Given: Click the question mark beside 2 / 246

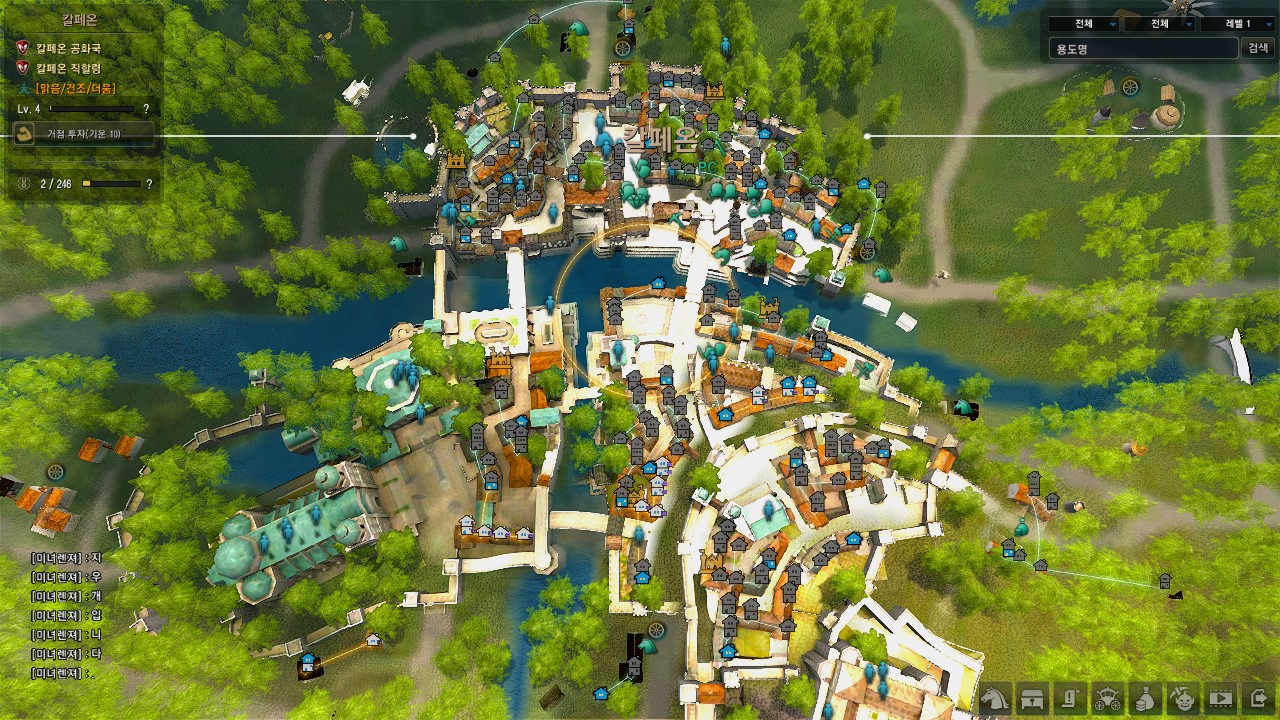Looking at the screenshot, I should [149, 184].
